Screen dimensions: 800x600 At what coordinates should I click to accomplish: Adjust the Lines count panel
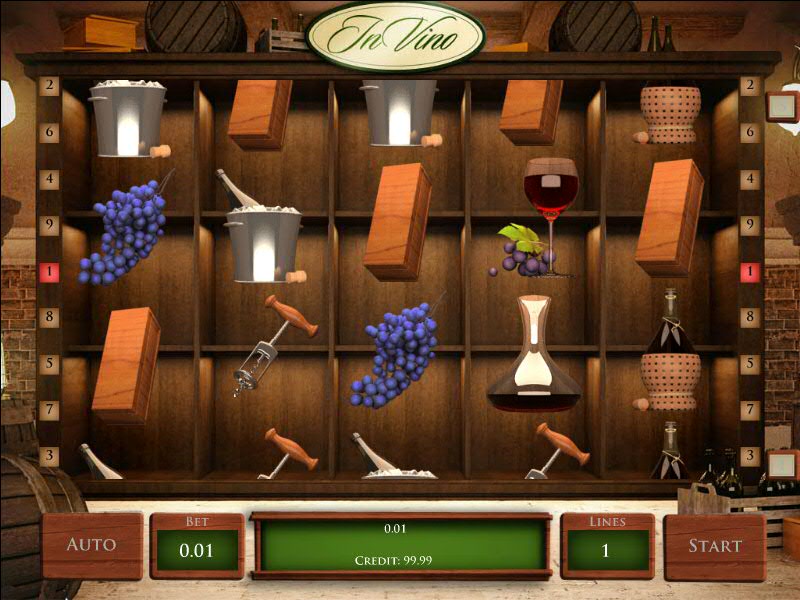[607, 546]
